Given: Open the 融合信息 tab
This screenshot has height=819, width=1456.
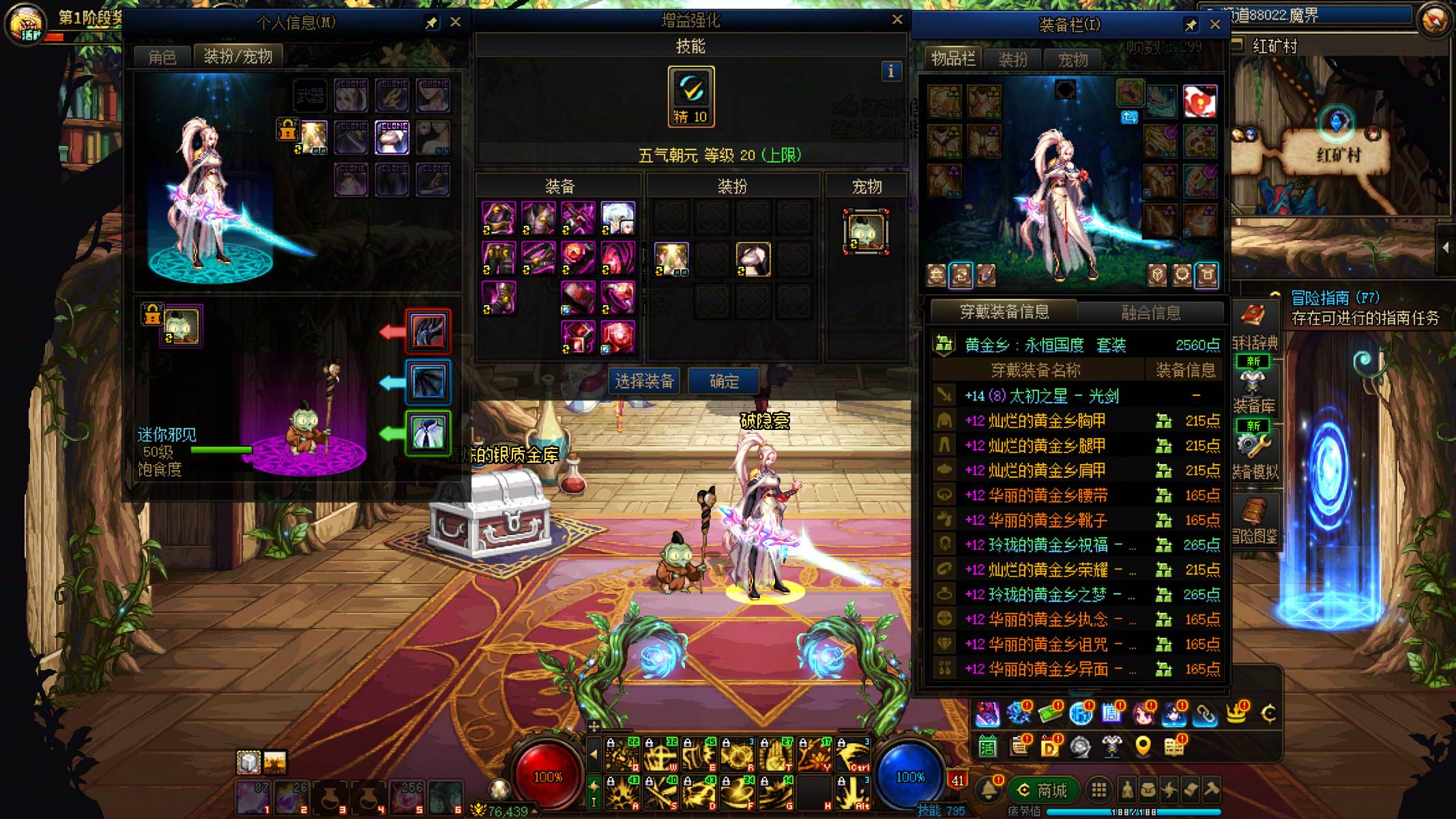Looking at the screenshot, I should 1150,313.
